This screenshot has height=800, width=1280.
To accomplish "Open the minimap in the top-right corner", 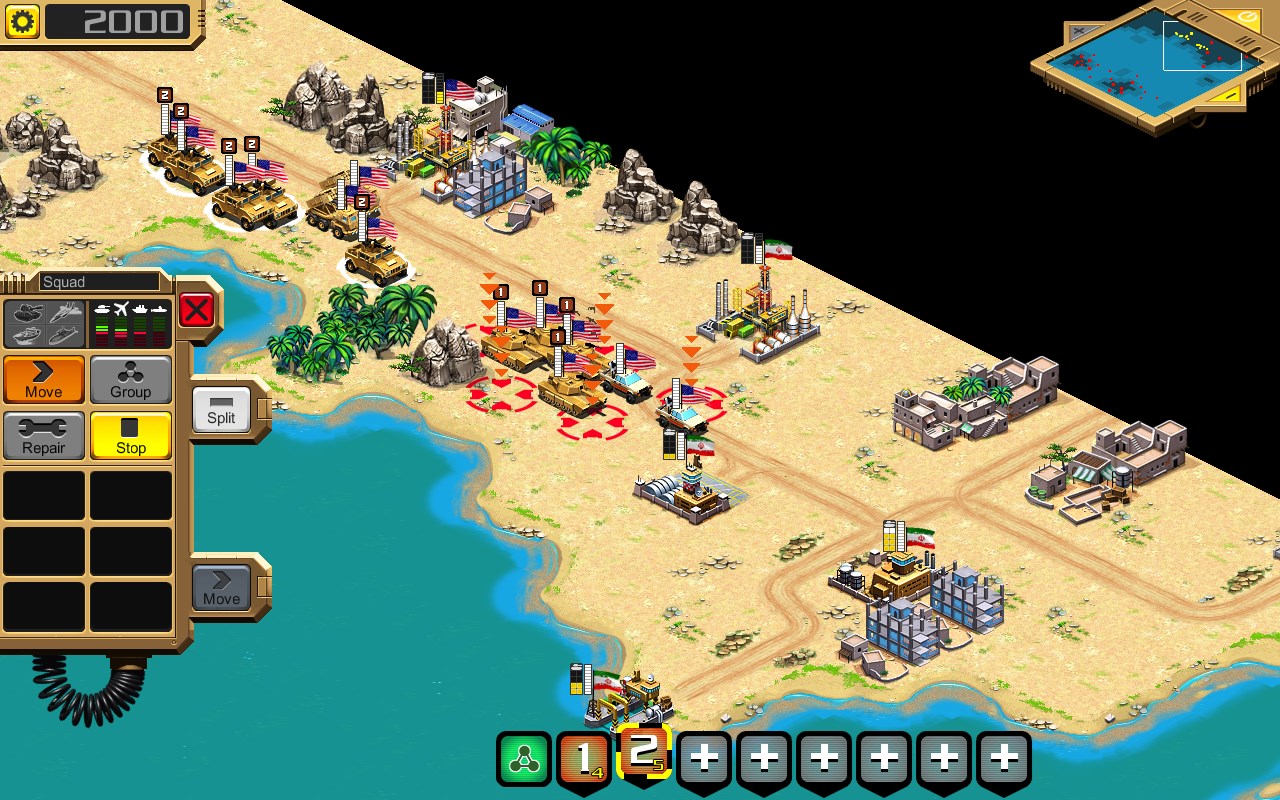I will click(x=1150, y=60).
